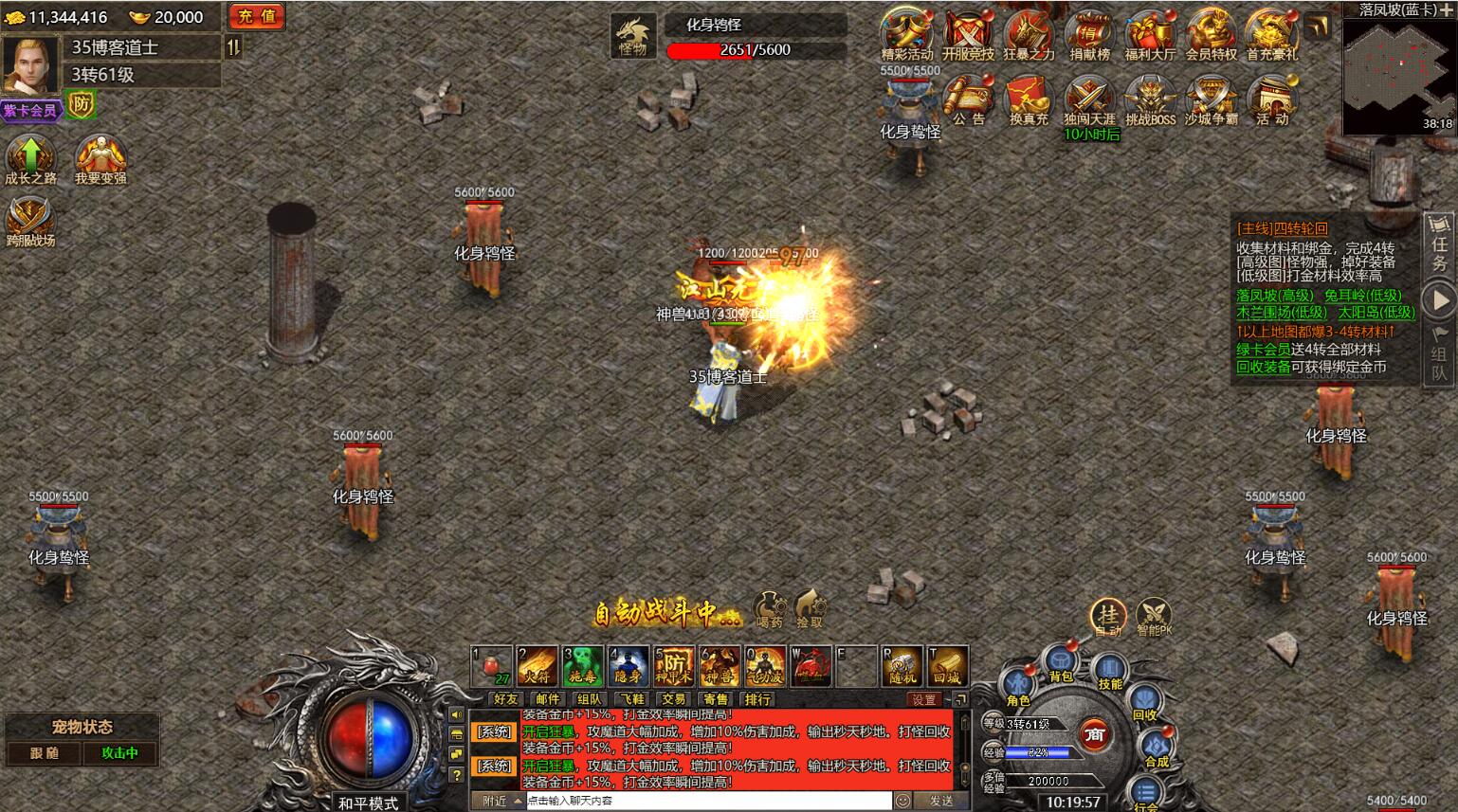Switch to the 好友 friends tab
Screen dimensions: 1458x812
click(x=506, y=699)
